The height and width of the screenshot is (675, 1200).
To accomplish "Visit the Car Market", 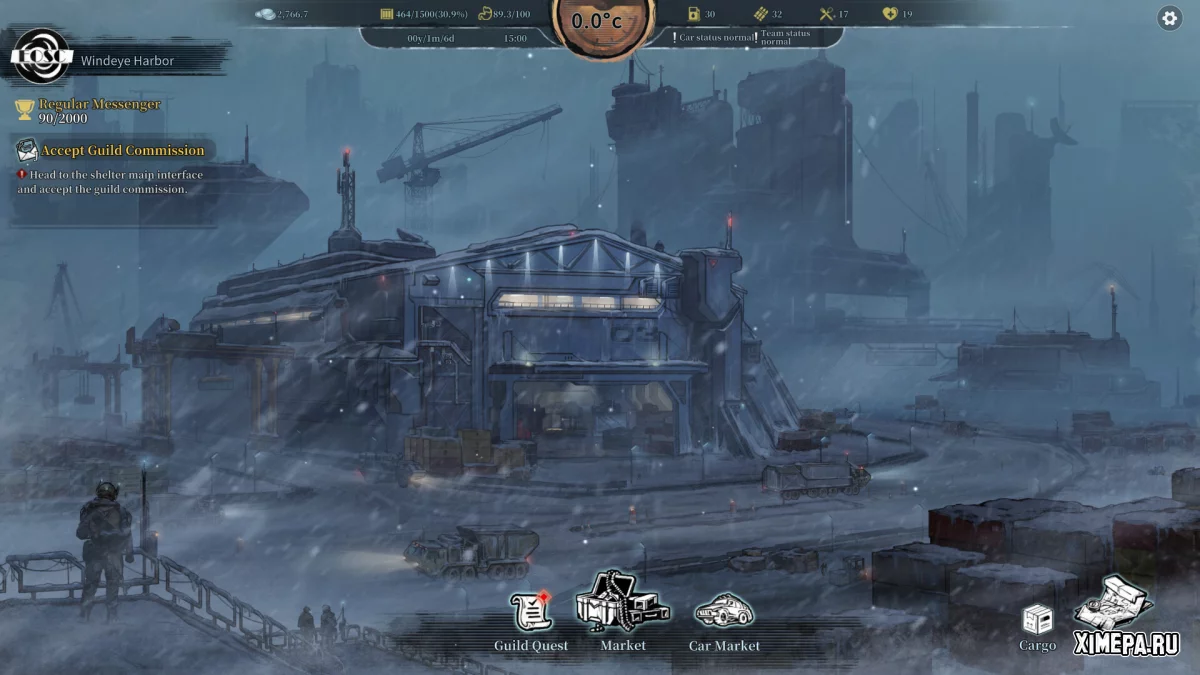I will [724, 612].
